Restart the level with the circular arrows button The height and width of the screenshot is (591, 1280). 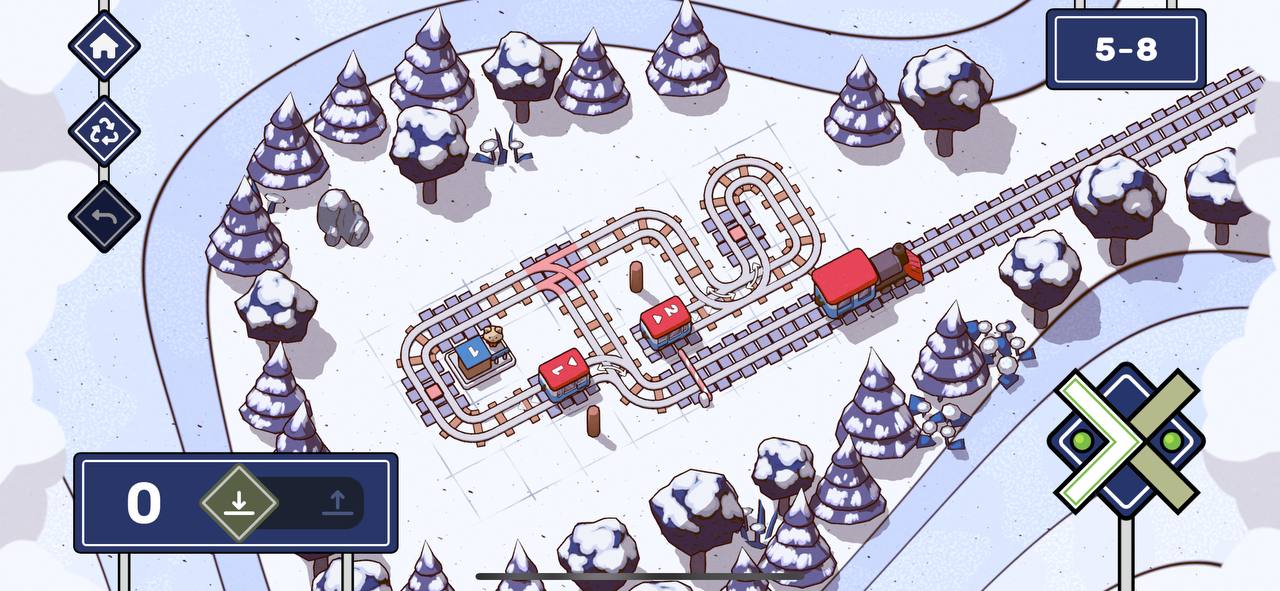[104, 132]
